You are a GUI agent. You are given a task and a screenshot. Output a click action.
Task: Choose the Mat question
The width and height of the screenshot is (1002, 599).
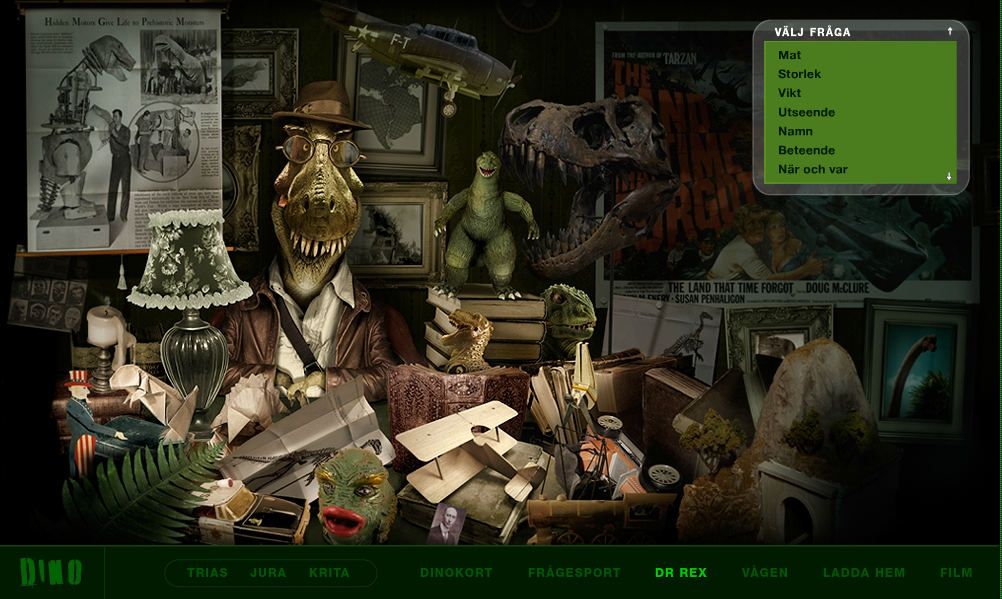[x=790, y=55]
